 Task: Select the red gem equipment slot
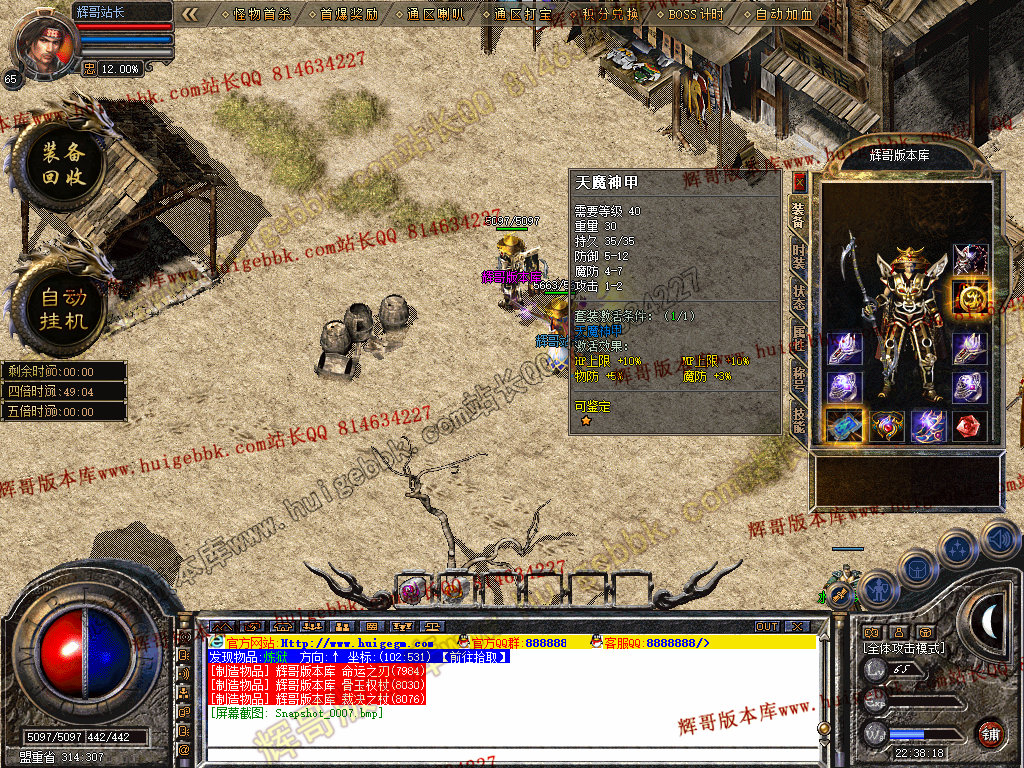pyautogui.click(x=969, y=426)
